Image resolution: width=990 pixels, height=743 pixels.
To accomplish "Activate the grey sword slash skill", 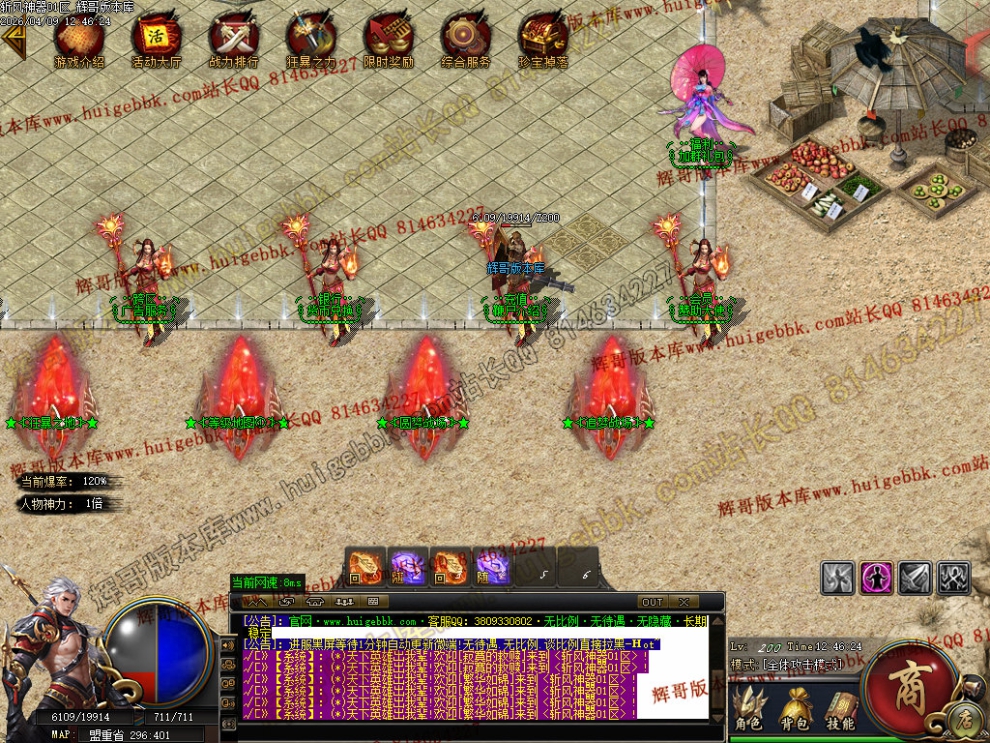I will tap(915, 577).
